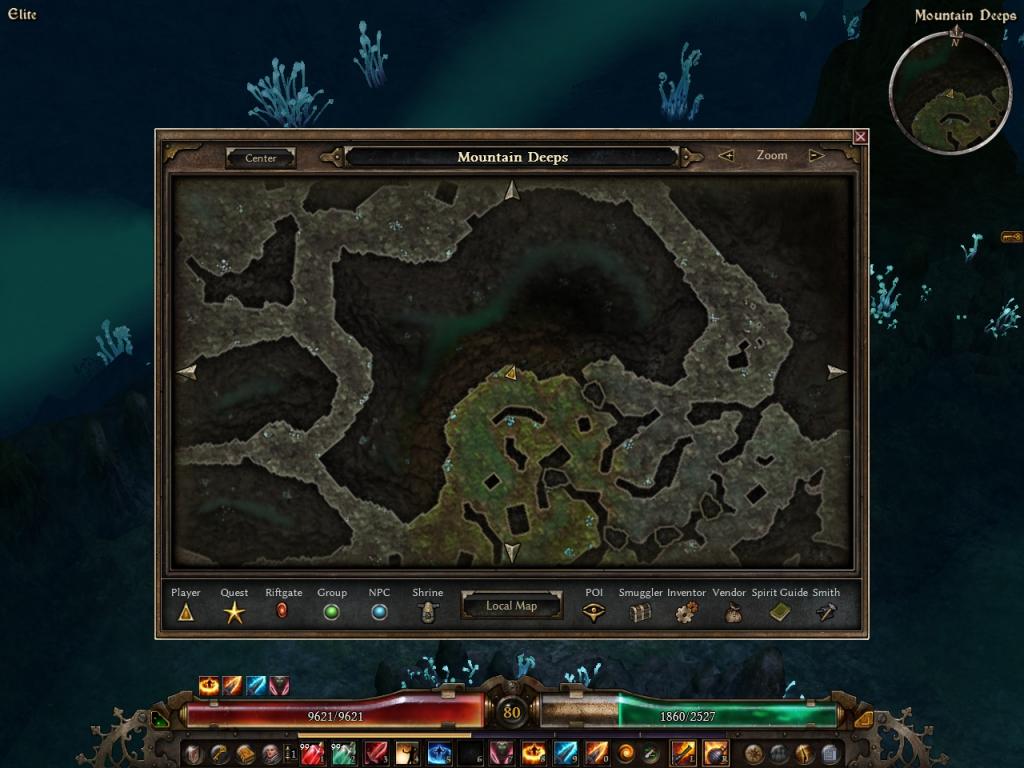Image resolution: width=1024 pixels, height=768 pixels.
Task: Pan the map right using east arrow
Action: (836, 372)
